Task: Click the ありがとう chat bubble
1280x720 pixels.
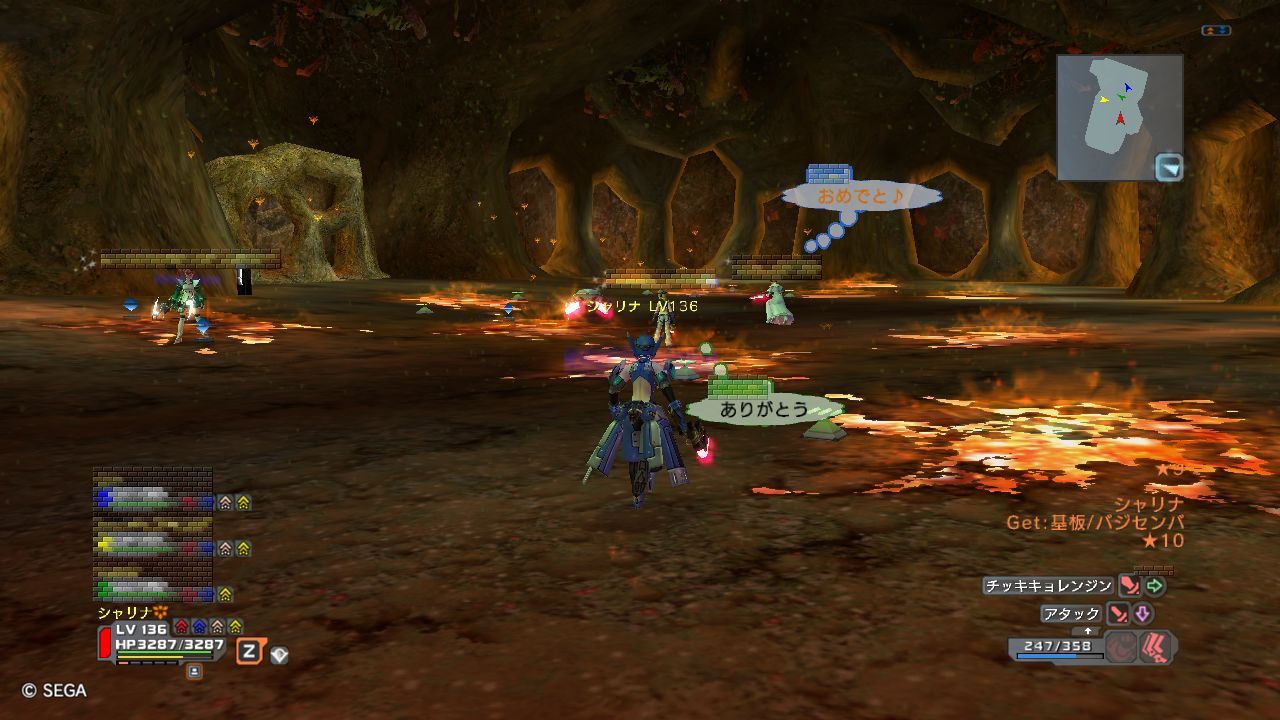Action: point(764,409)
